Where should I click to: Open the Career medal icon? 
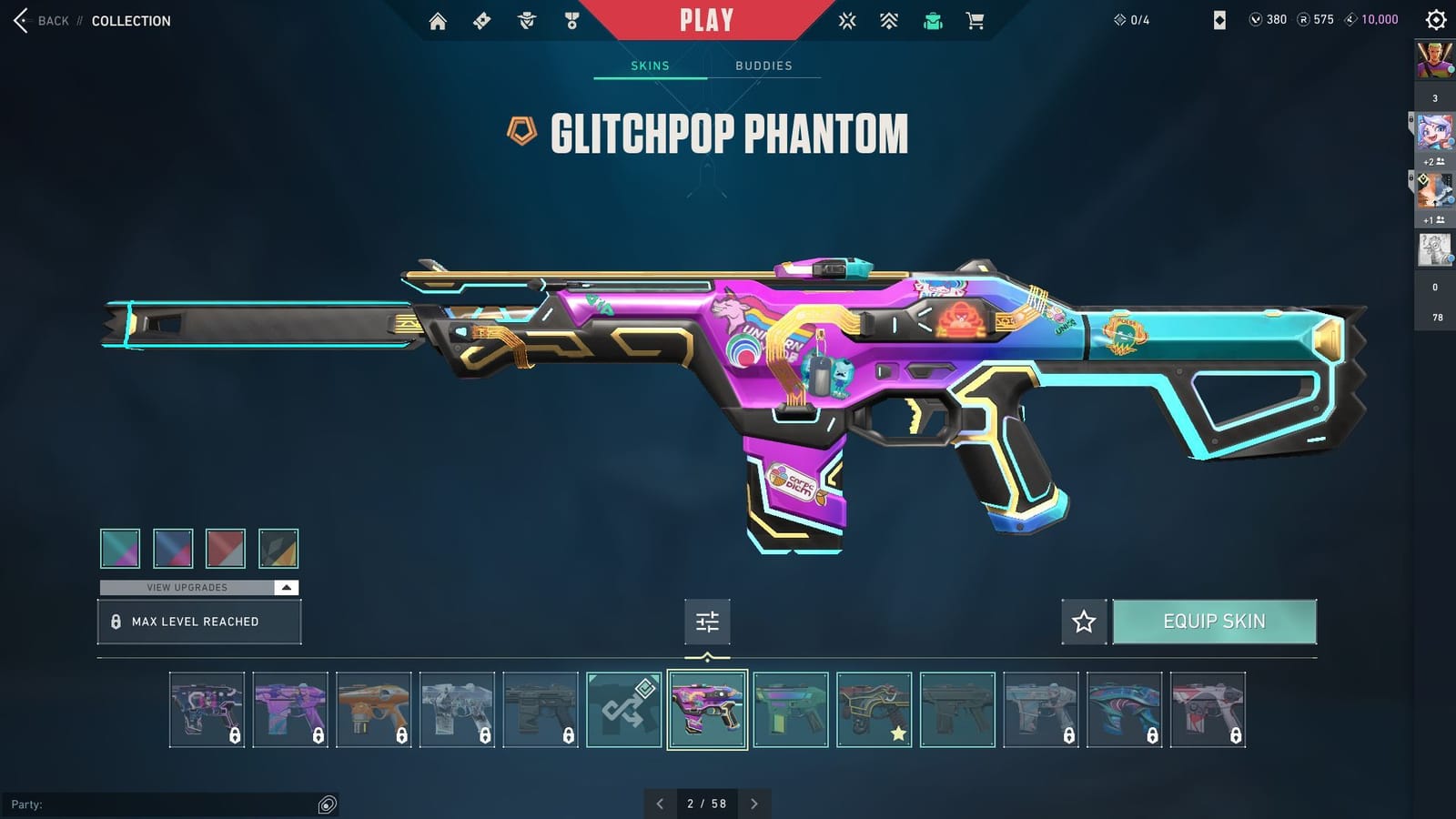[x=569, y=20]
